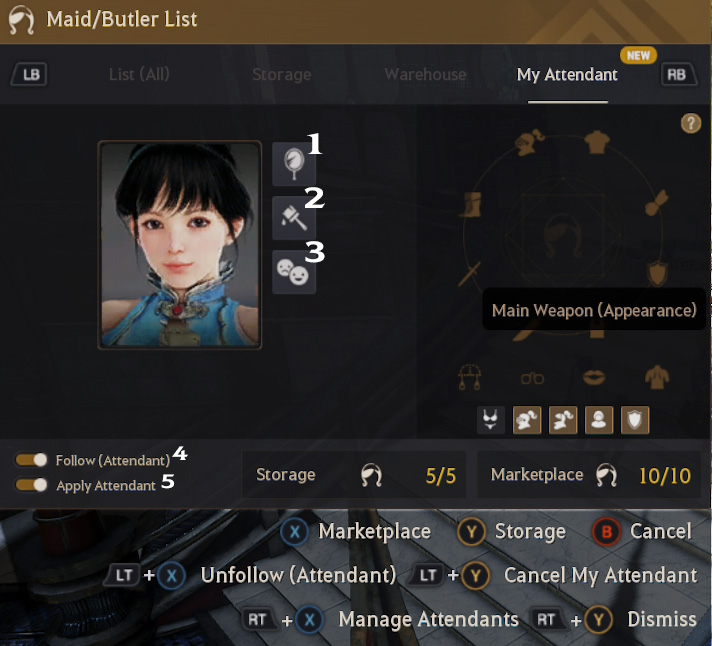Open the Storage tab
712x646 pixels.
tap(281, 74)
